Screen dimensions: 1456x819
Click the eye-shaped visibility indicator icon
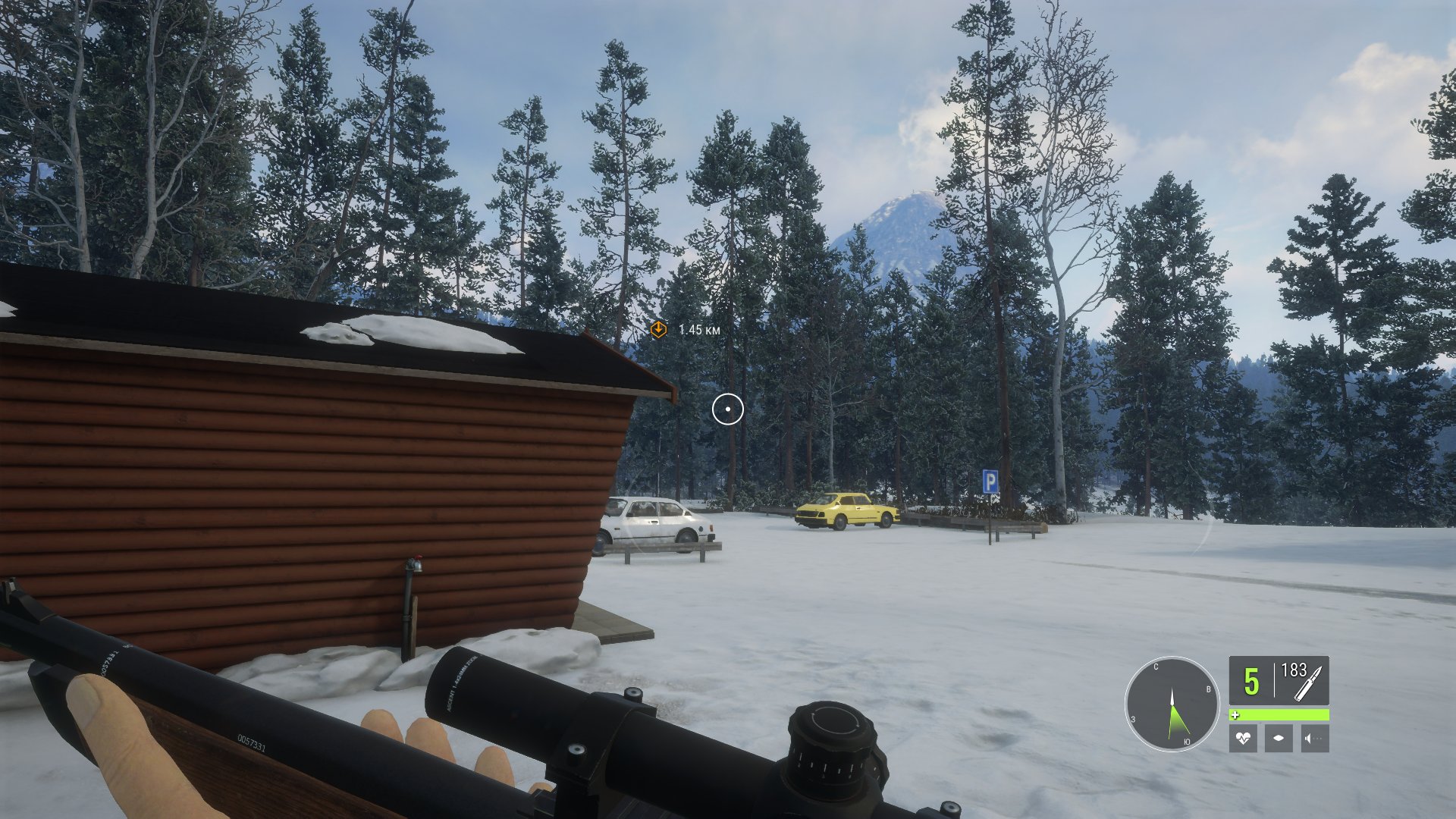coord(1279,738)
